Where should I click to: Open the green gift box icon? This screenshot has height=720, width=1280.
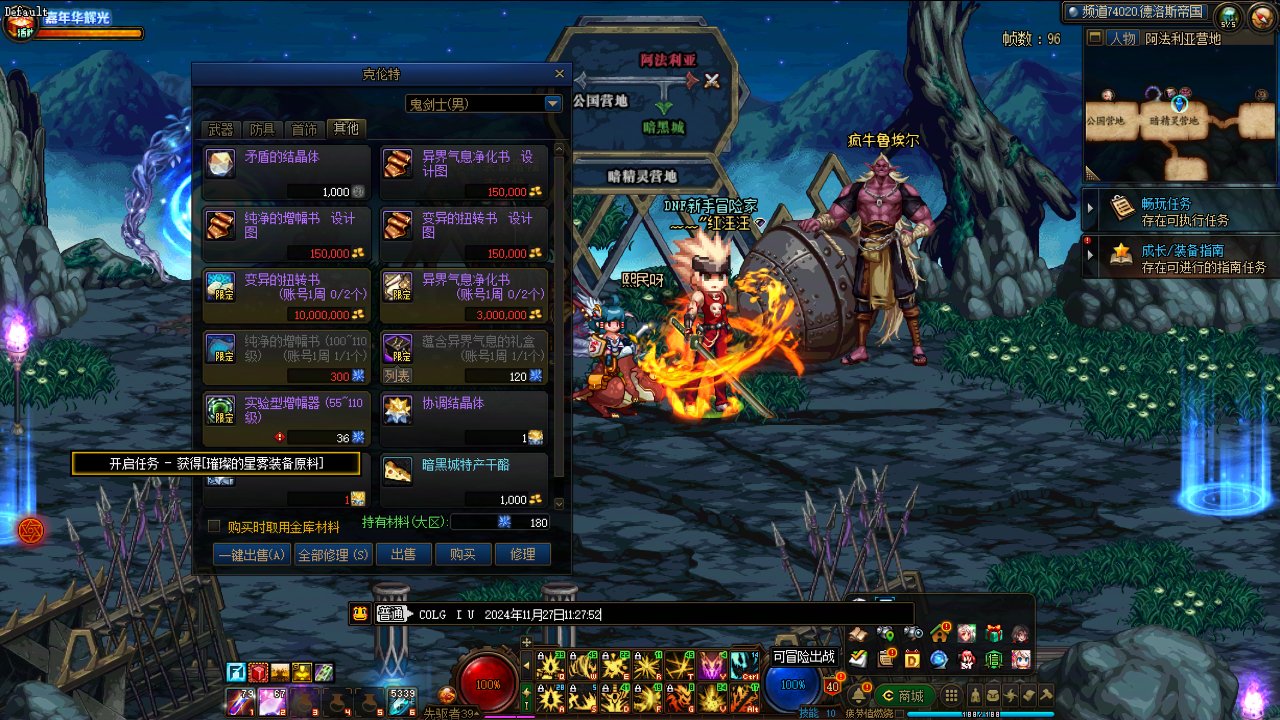pyautogui.click(x=993, y=633)
